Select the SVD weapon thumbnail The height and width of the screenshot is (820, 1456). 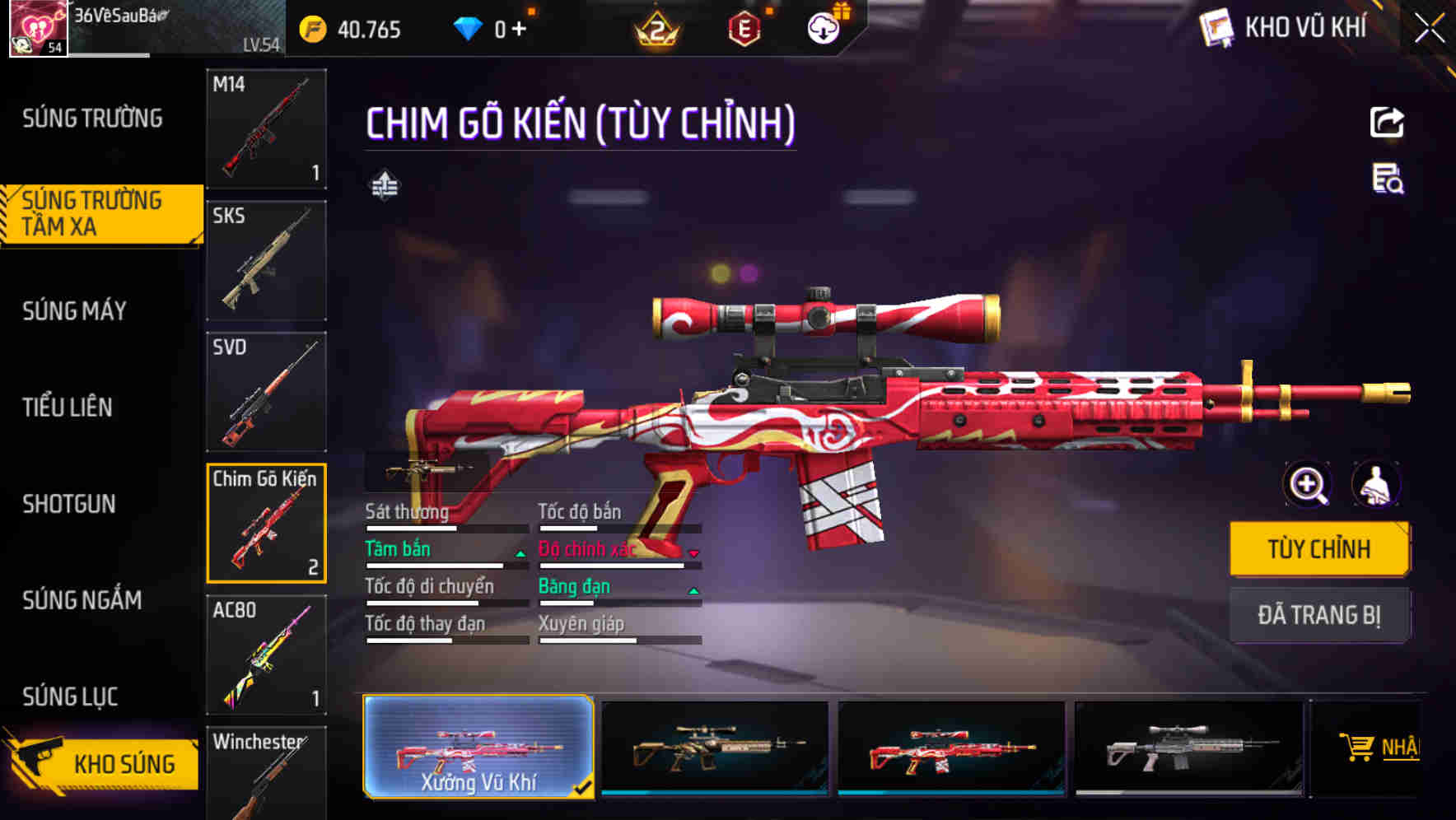(265, 391)
